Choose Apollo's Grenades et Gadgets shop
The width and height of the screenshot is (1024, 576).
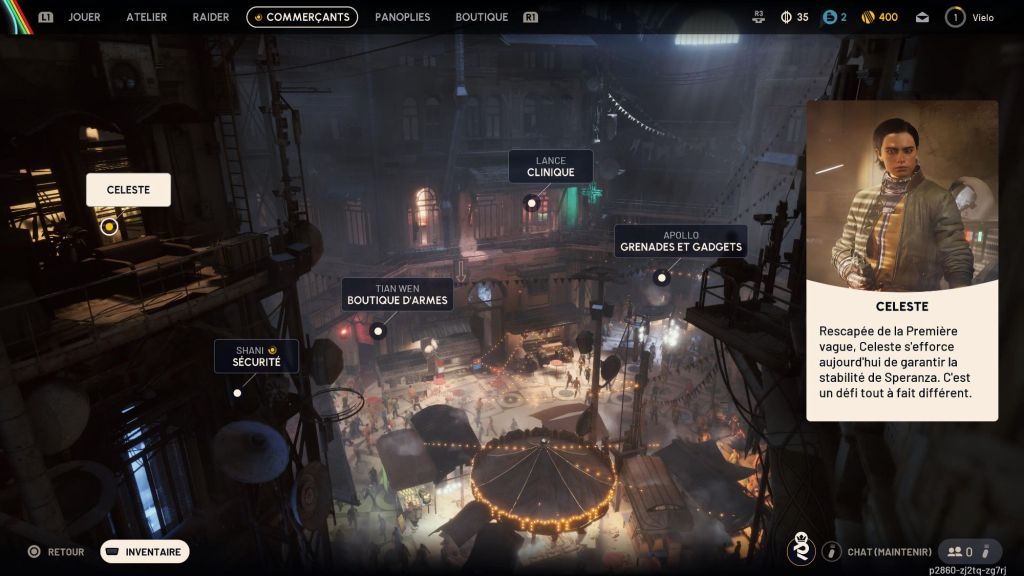point(680,241)
